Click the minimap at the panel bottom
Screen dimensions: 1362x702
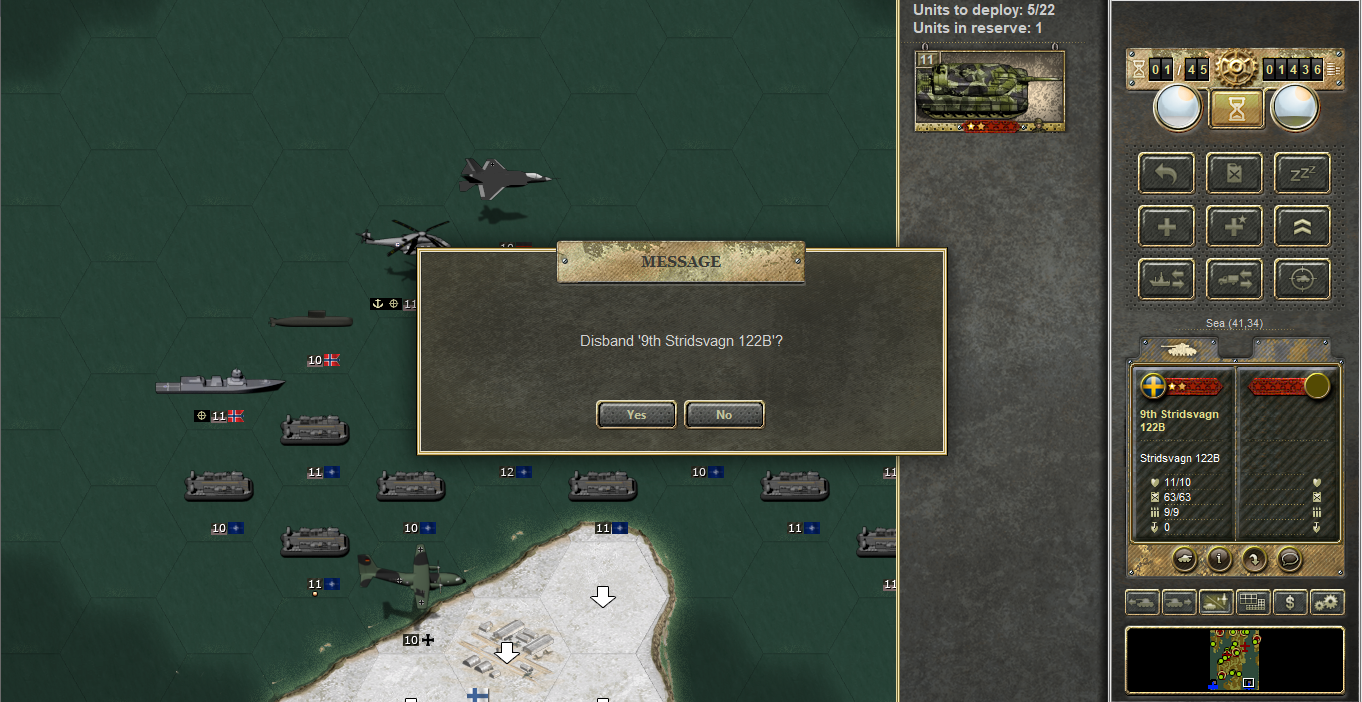coord(1234,659)
